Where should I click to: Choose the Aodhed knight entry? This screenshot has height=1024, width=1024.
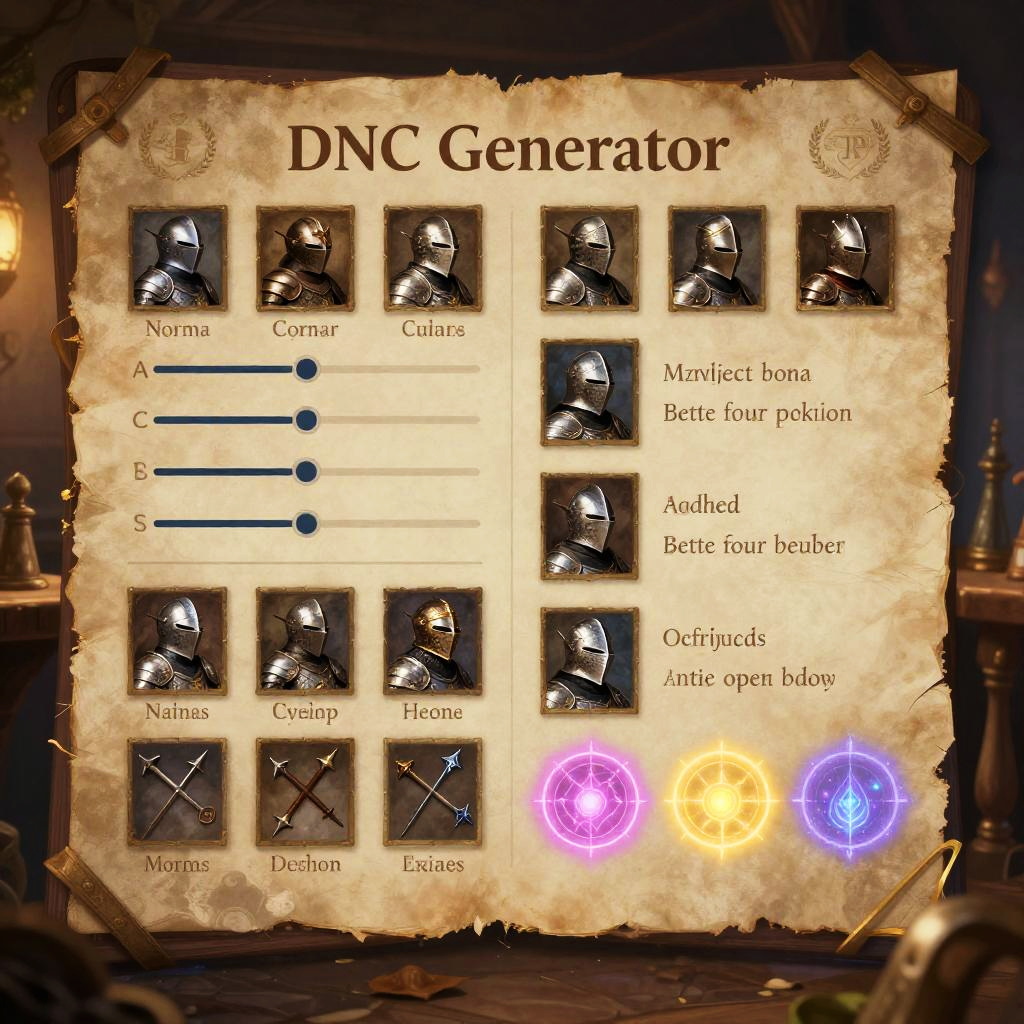589,526
